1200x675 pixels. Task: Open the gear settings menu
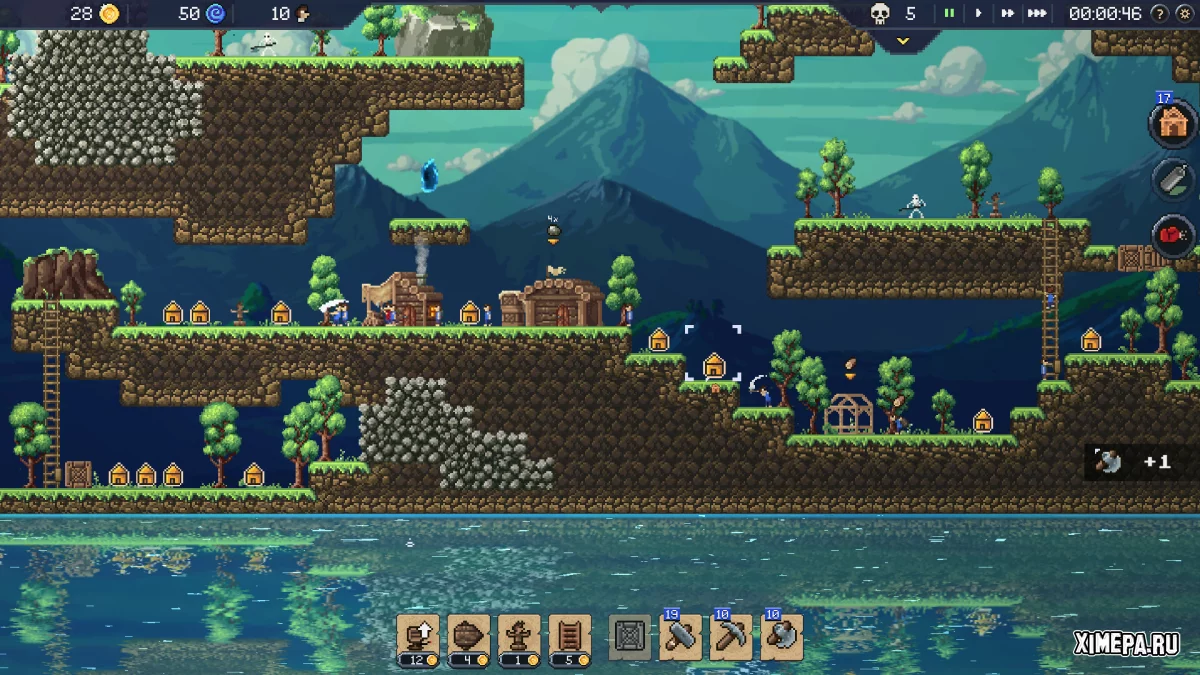point(1184,14)
